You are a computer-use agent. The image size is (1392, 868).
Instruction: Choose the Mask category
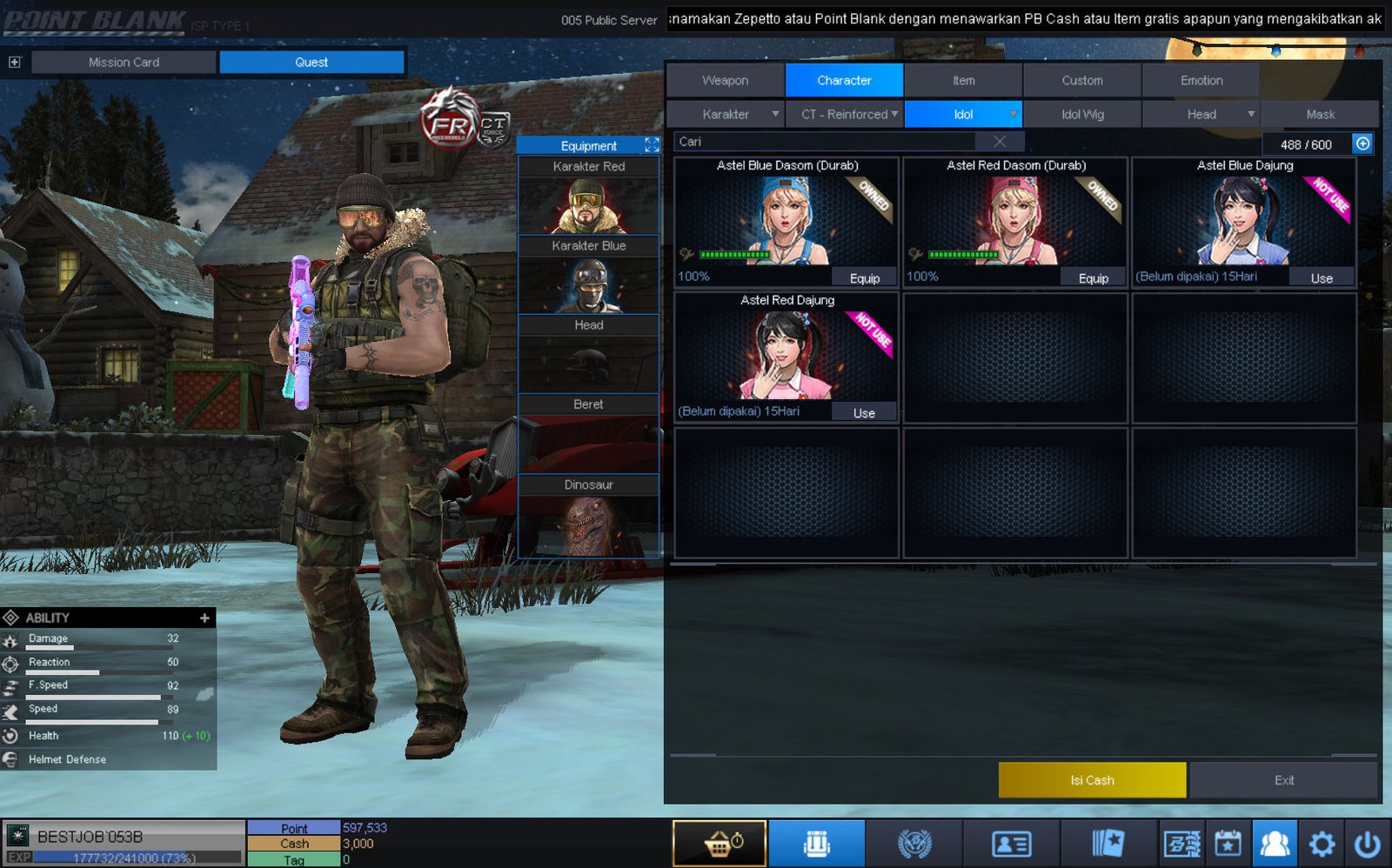[x=1320, y=114]
